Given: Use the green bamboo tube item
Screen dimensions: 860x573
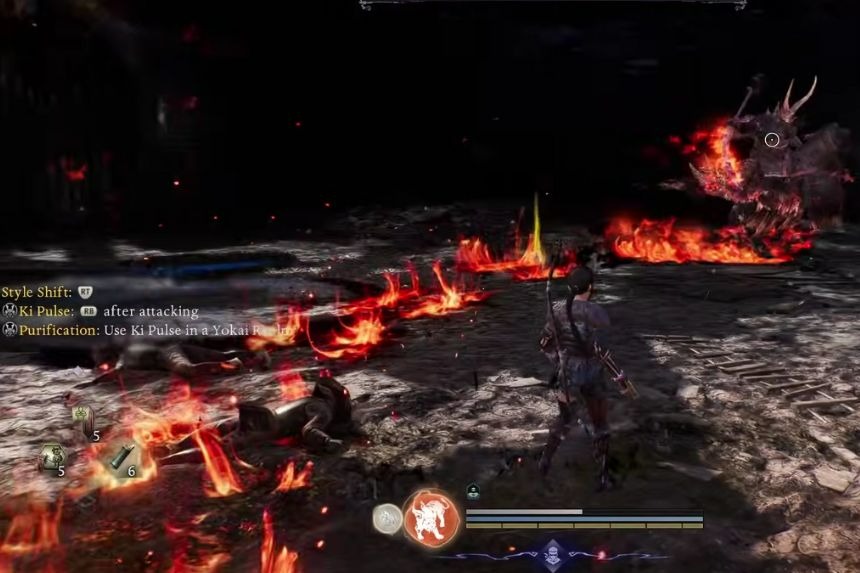Looking at the screenshot, I should (x=120, y=457).
